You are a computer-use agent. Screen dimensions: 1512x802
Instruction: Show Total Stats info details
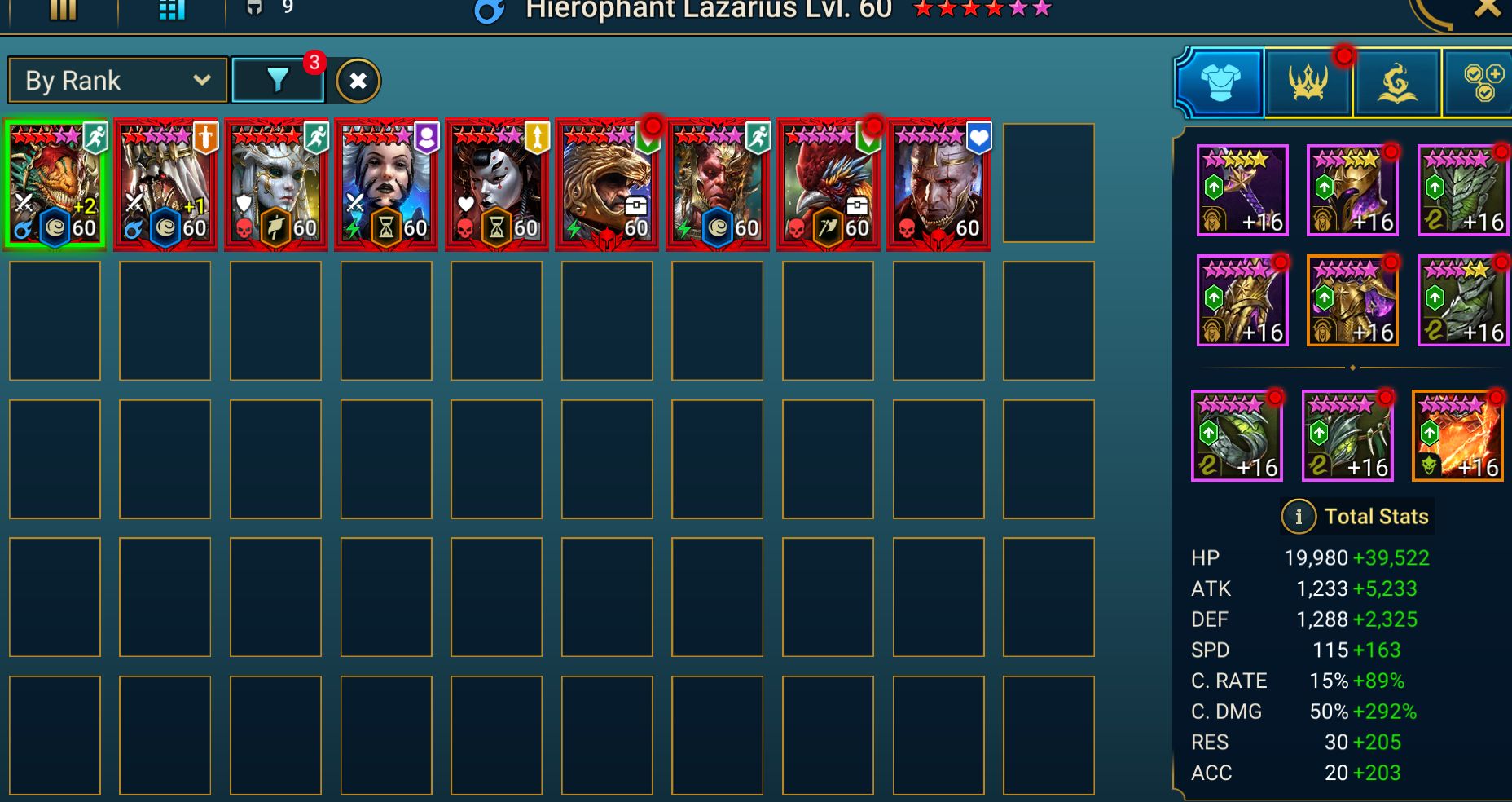1298,516
